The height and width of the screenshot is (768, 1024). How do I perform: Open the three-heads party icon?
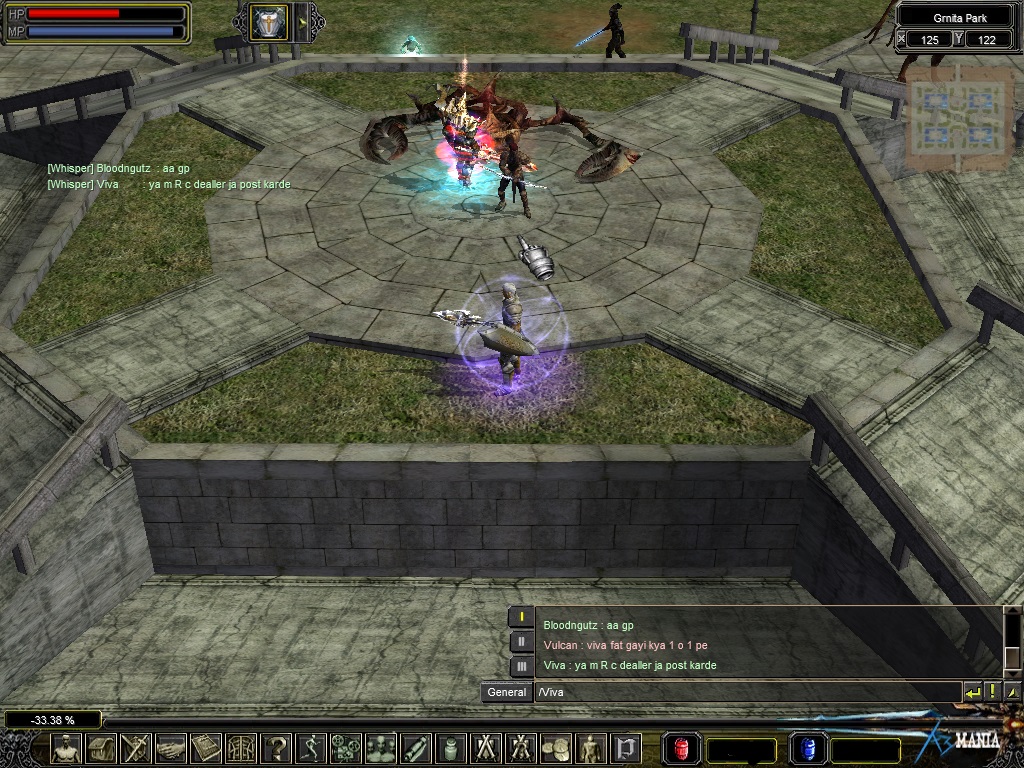pyautogui.click(x=380, y=748)
